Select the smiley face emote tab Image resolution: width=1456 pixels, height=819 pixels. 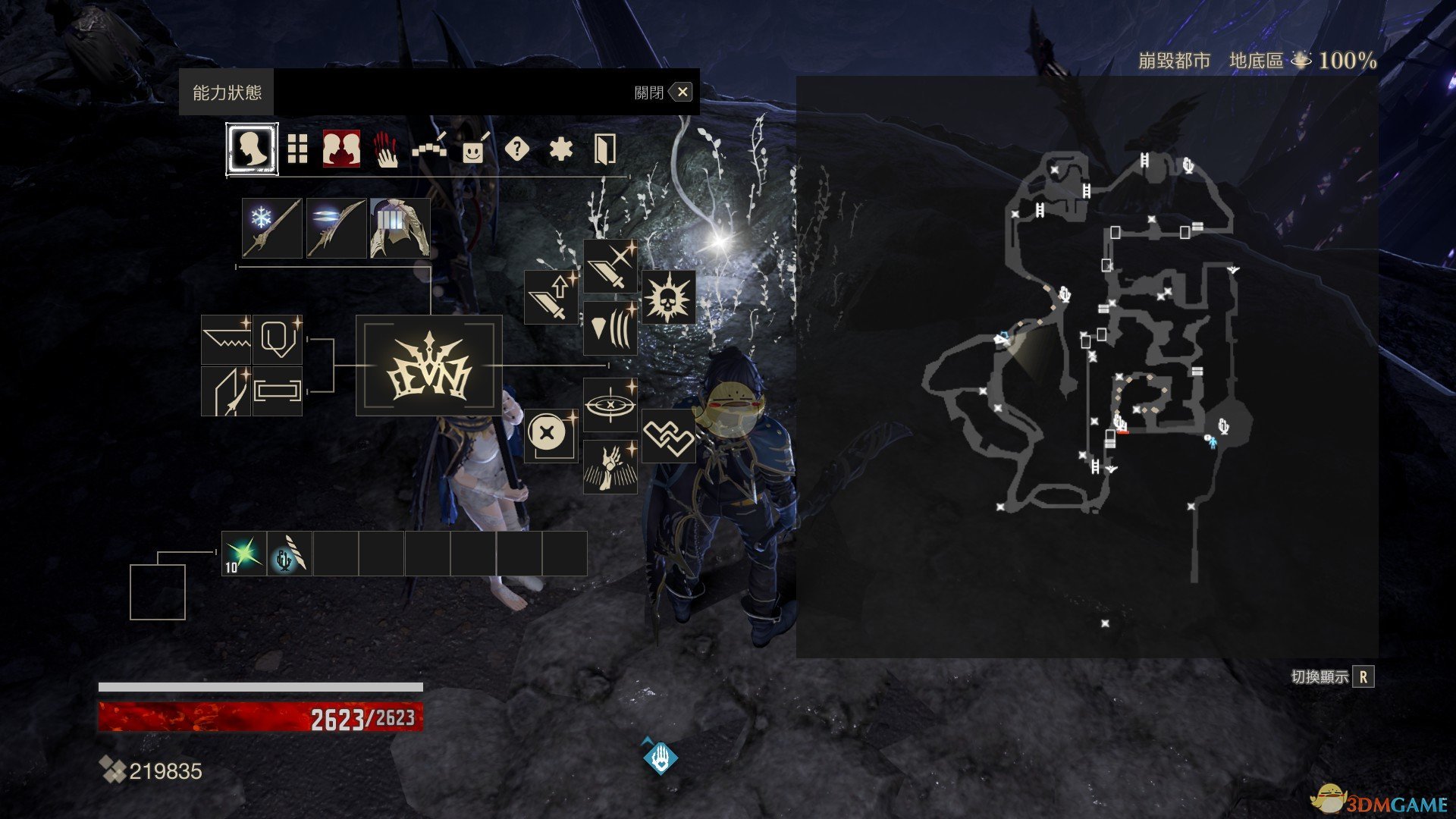473,149
